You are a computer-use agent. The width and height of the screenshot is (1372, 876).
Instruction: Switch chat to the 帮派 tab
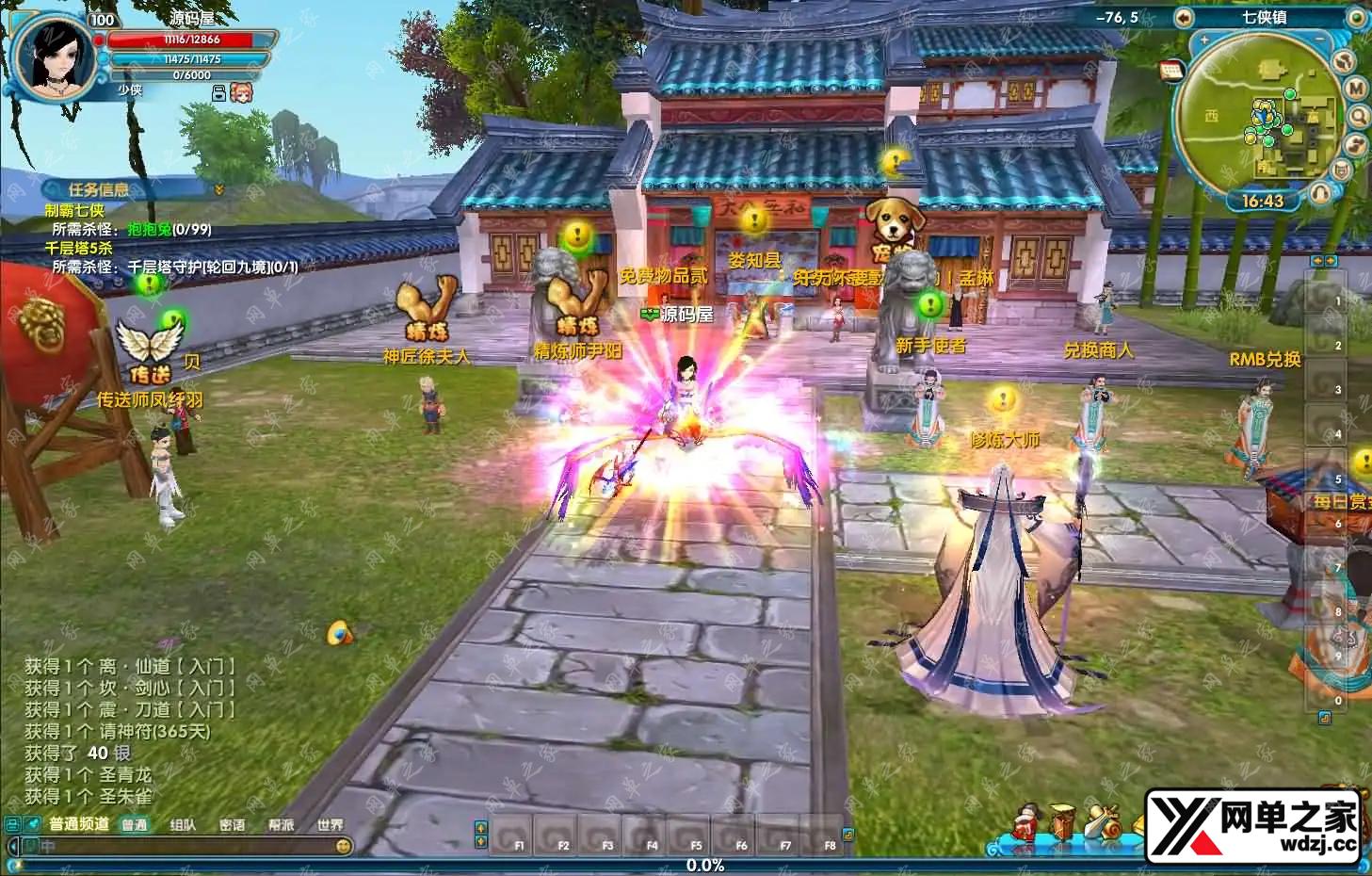tap(281, 825)
